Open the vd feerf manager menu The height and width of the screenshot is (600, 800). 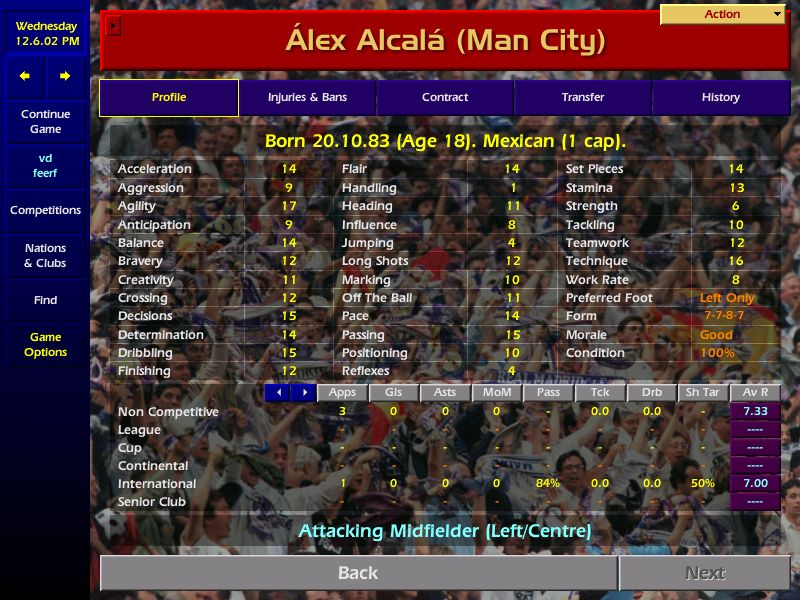(x=45, y=166)
